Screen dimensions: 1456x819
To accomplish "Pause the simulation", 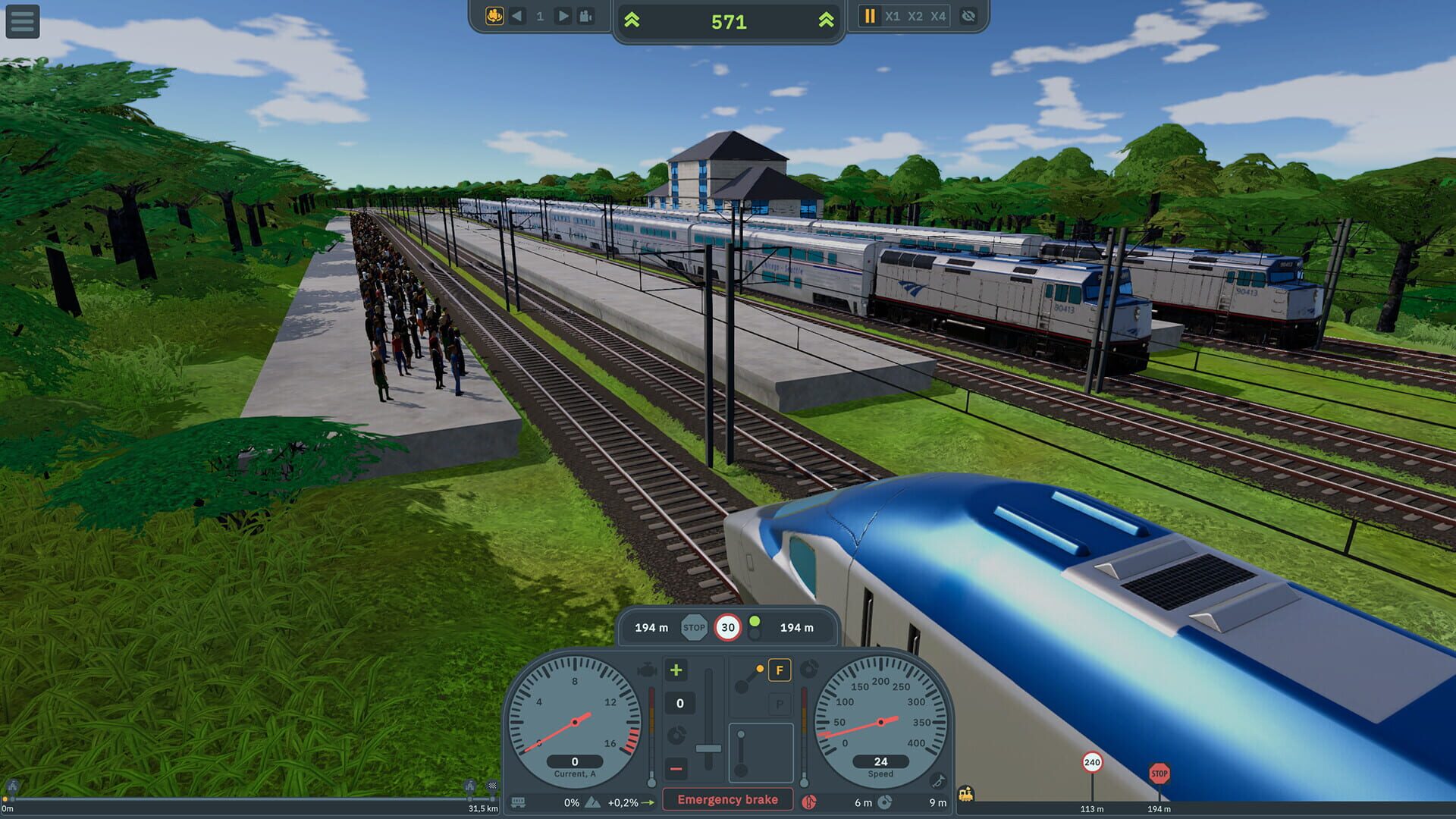I will click(x=871, y=17).
